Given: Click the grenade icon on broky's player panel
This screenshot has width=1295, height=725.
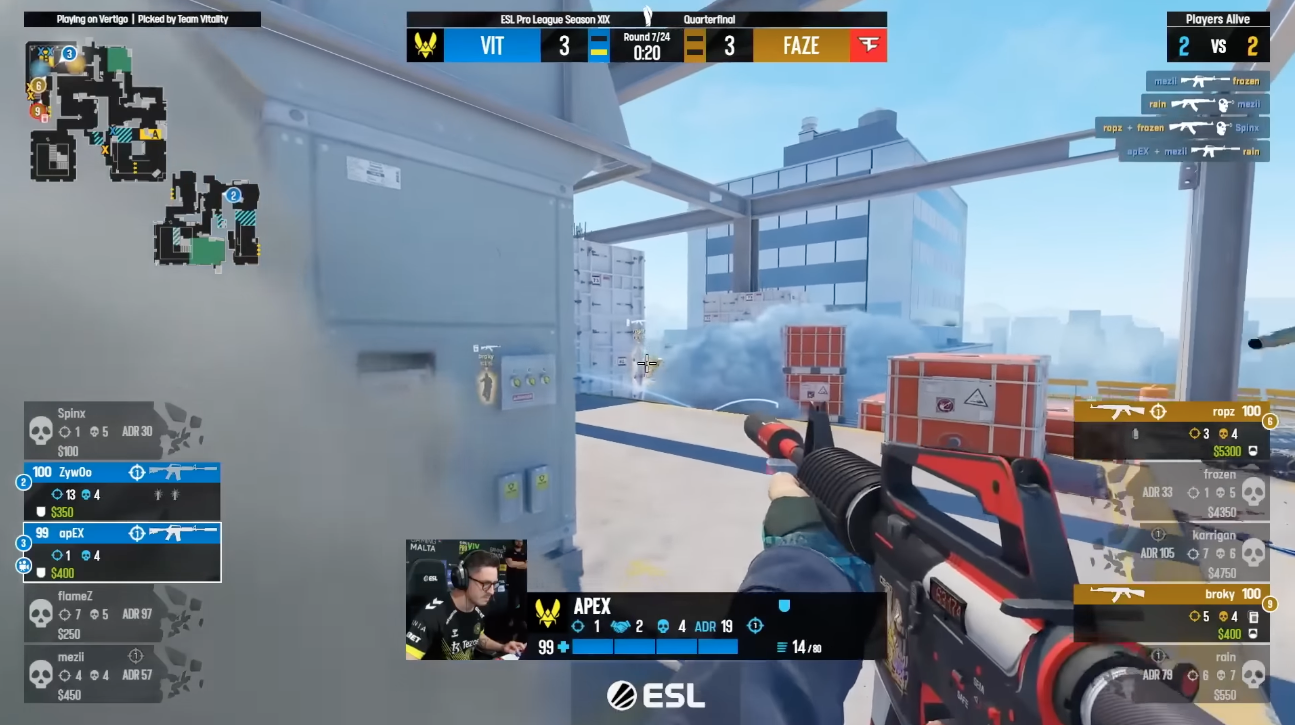Looking at the screenshot, I should tap(1252, 617).
